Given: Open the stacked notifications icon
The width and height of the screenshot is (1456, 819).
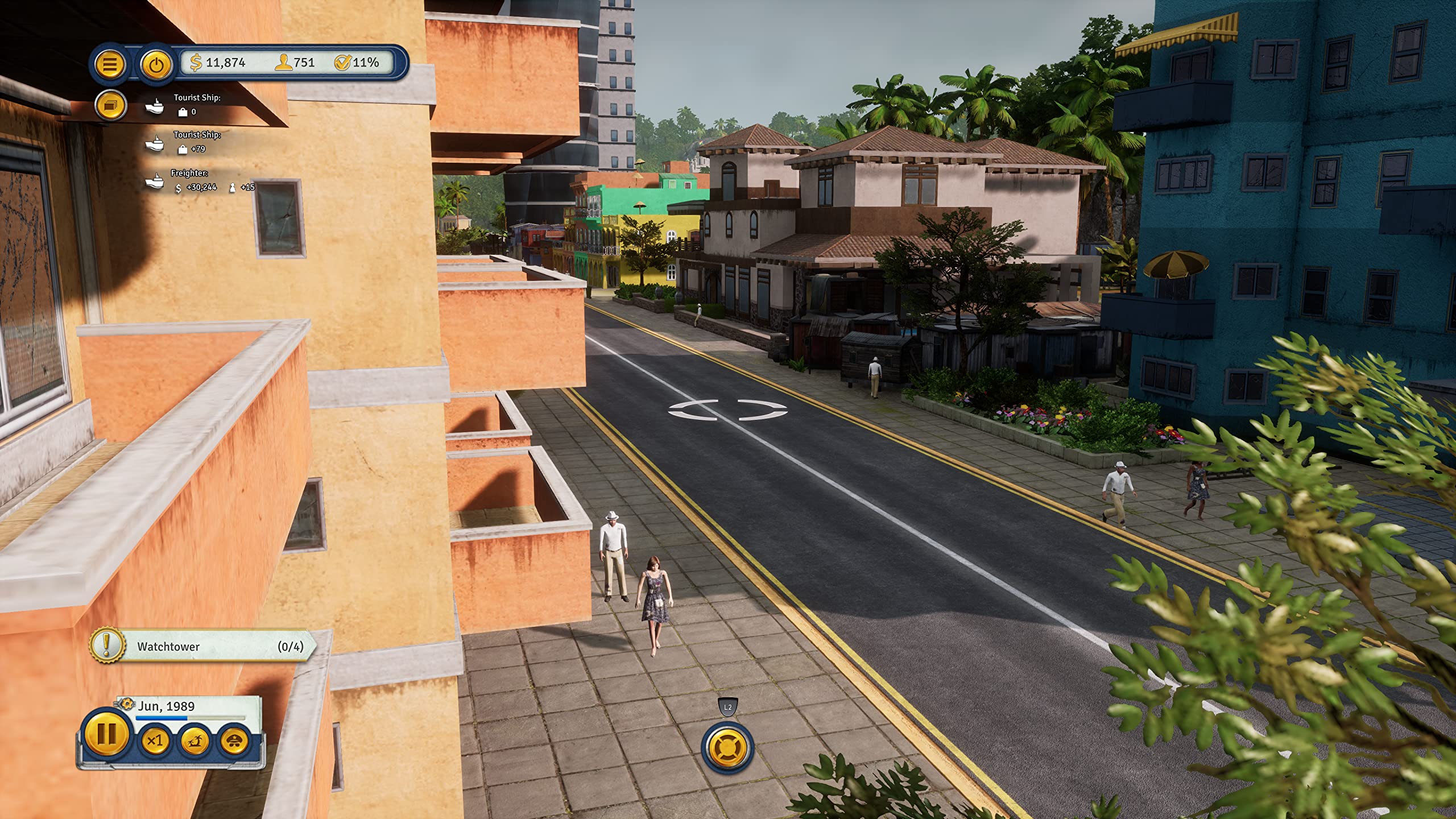Looking at the screenshot, I should pyautogui.click(x=111, y=105).
